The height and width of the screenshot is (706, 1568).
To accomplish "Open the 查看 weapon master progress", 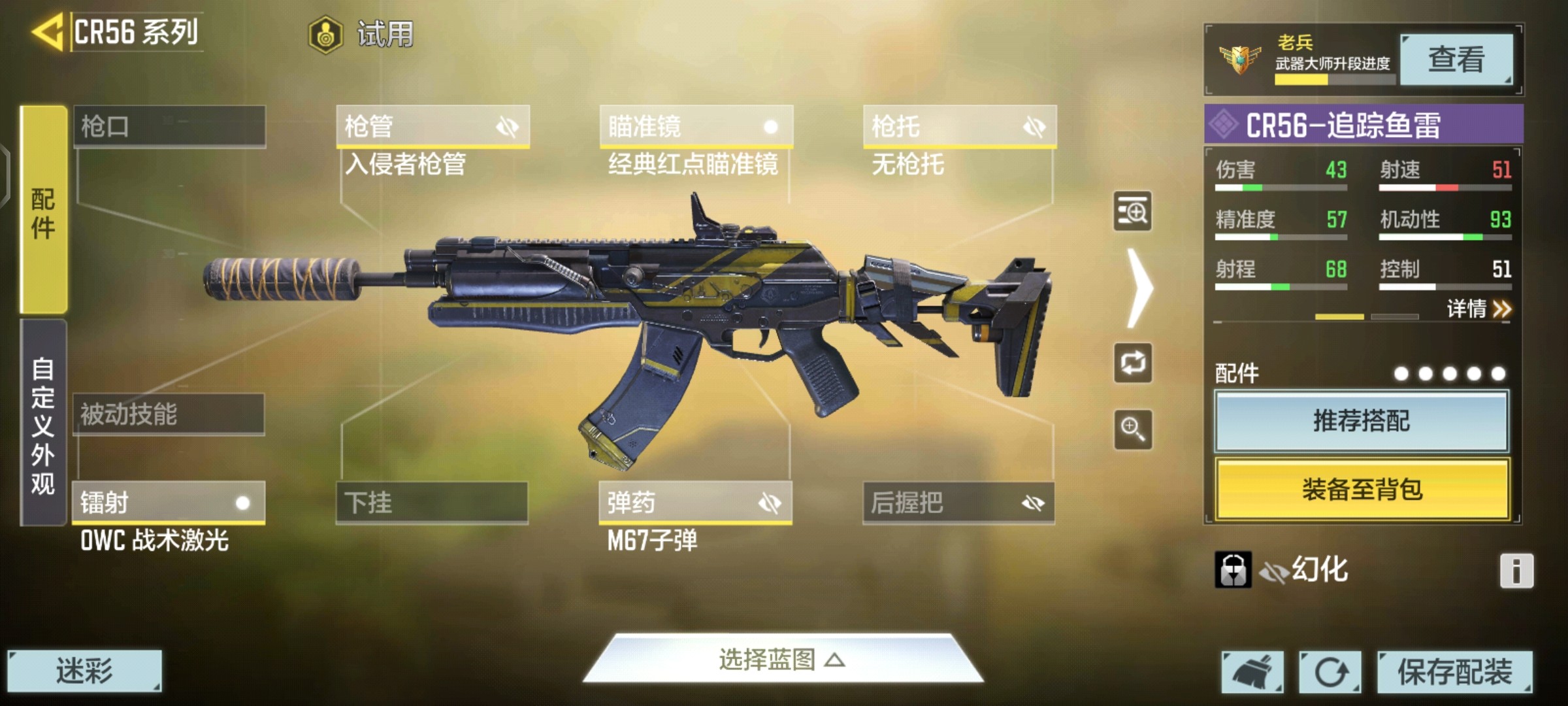I will tap(1456, 59).
